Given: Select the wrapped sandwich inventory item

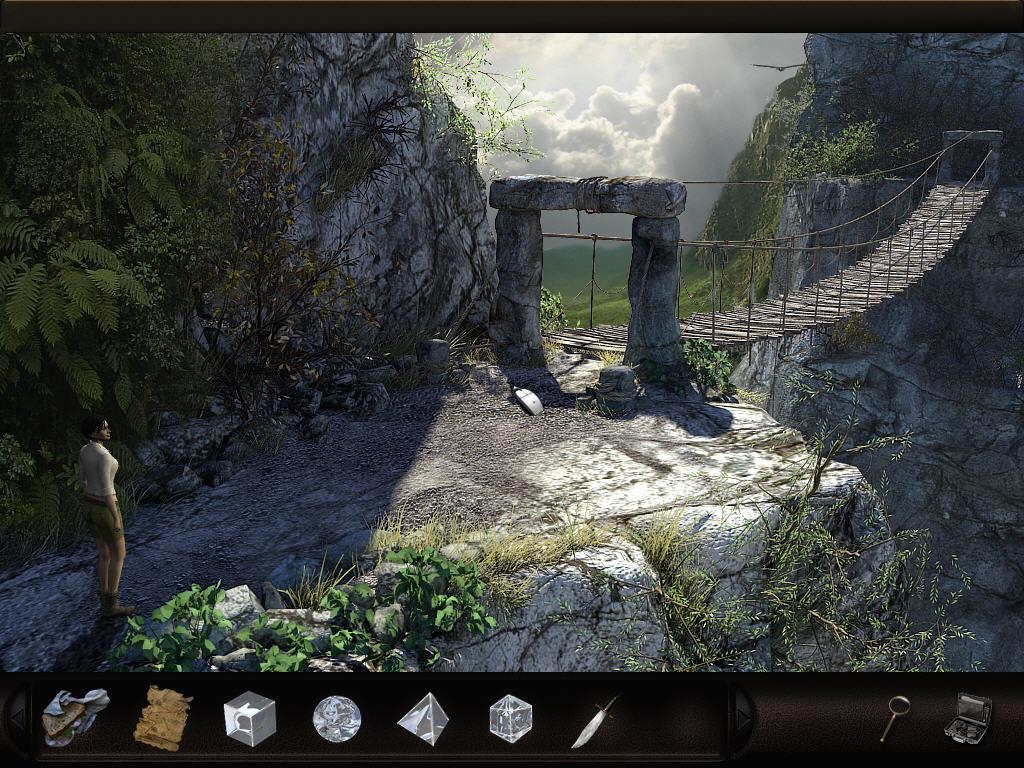Looking at the screenshot, I should pyautogui.click(x=75, y=717).
